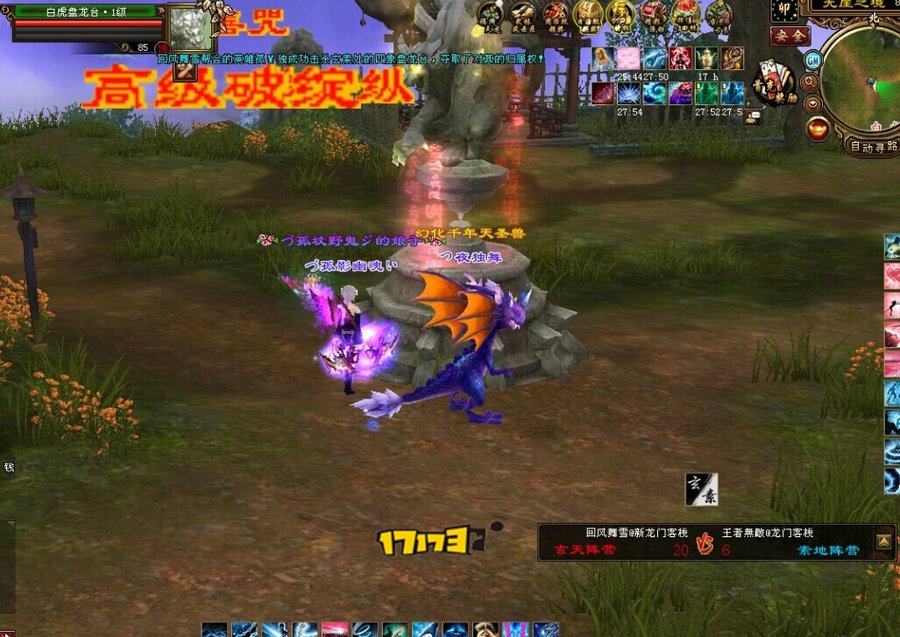
Task: Click the 卯 time indicator button
Action: (x=787, y=9)
